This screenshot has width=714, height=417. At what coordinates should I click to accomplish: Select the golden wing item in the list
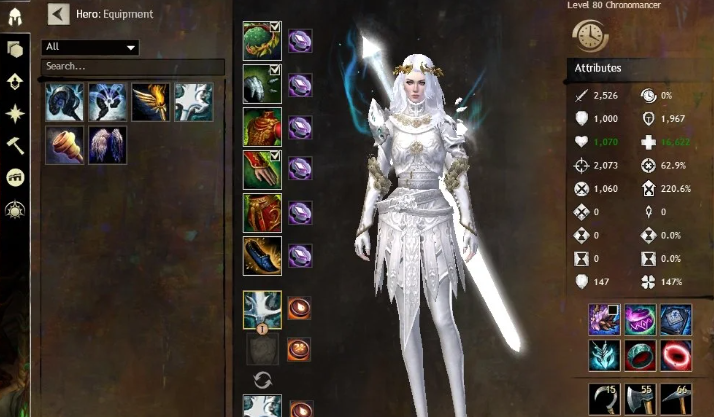point(150,101)
